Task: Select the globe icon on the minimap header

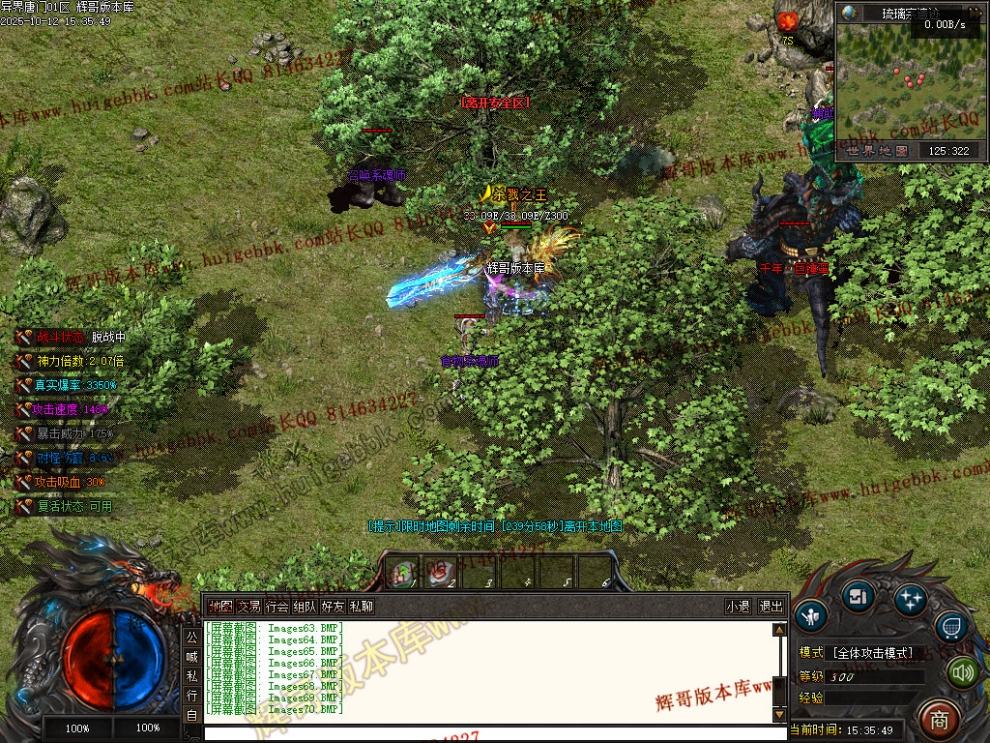Action: (850, 13)
